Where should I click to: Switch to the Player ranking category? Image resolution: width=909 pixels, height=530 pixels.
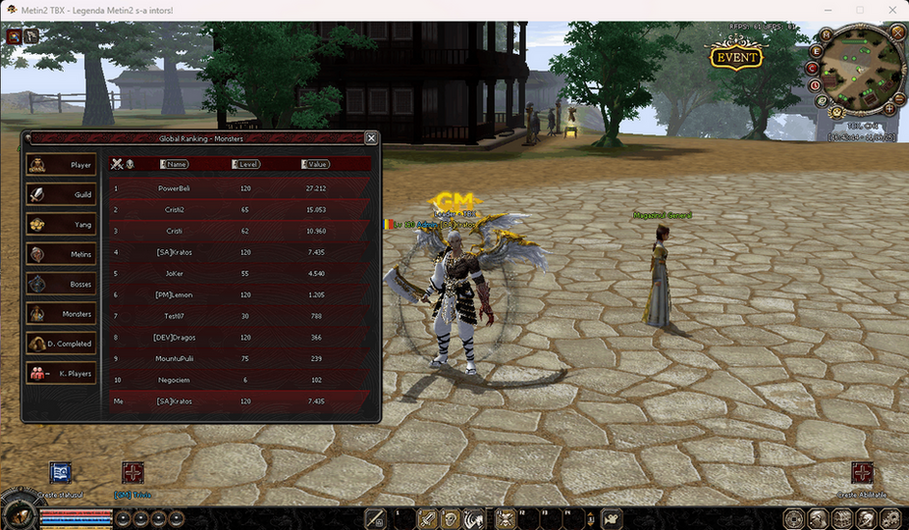pyautogui.click(x=62, y=165)
